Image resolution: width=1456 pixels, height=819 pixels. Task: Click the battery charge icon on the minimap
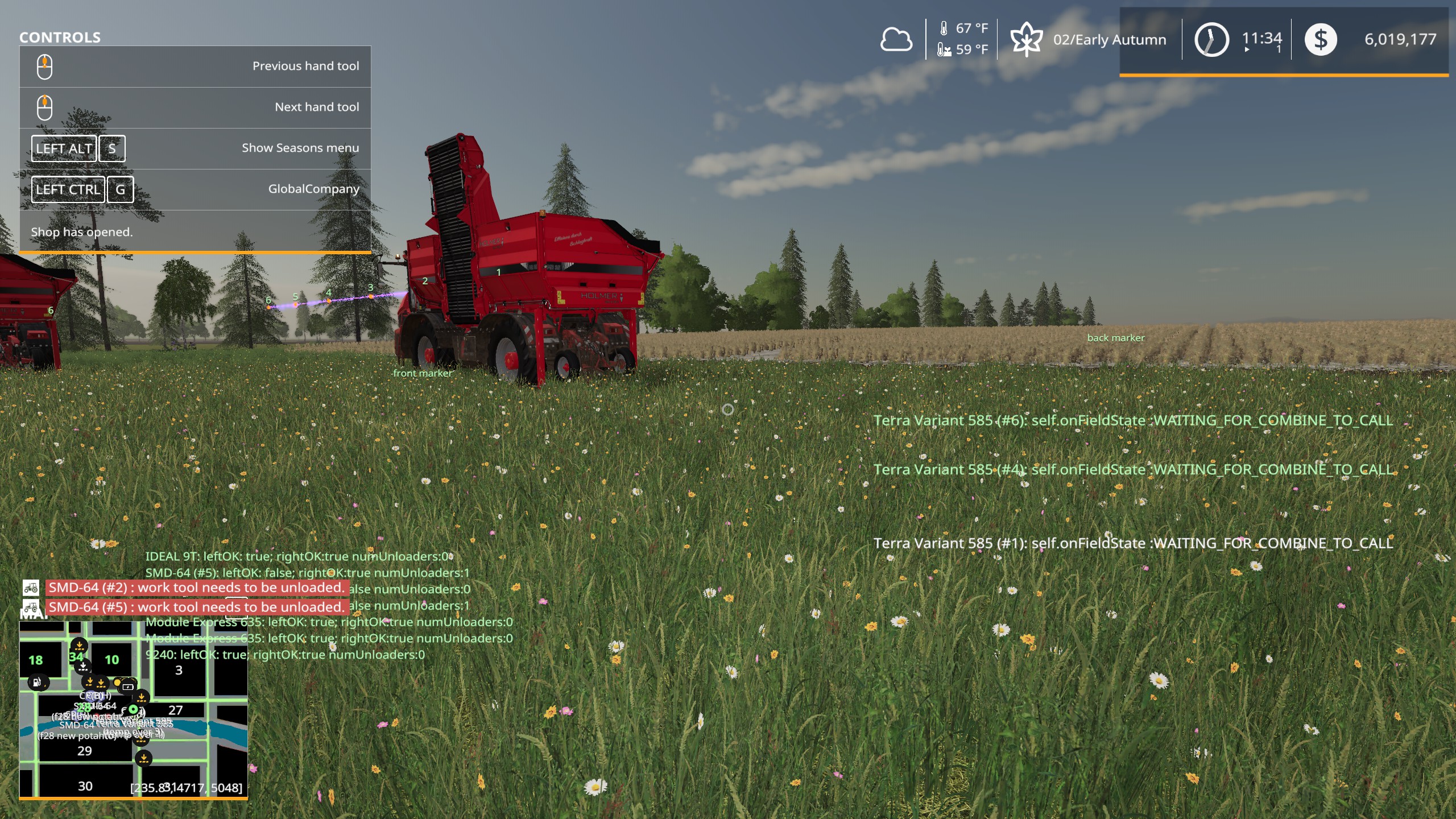pyautogui.click(x=127, y=687)
